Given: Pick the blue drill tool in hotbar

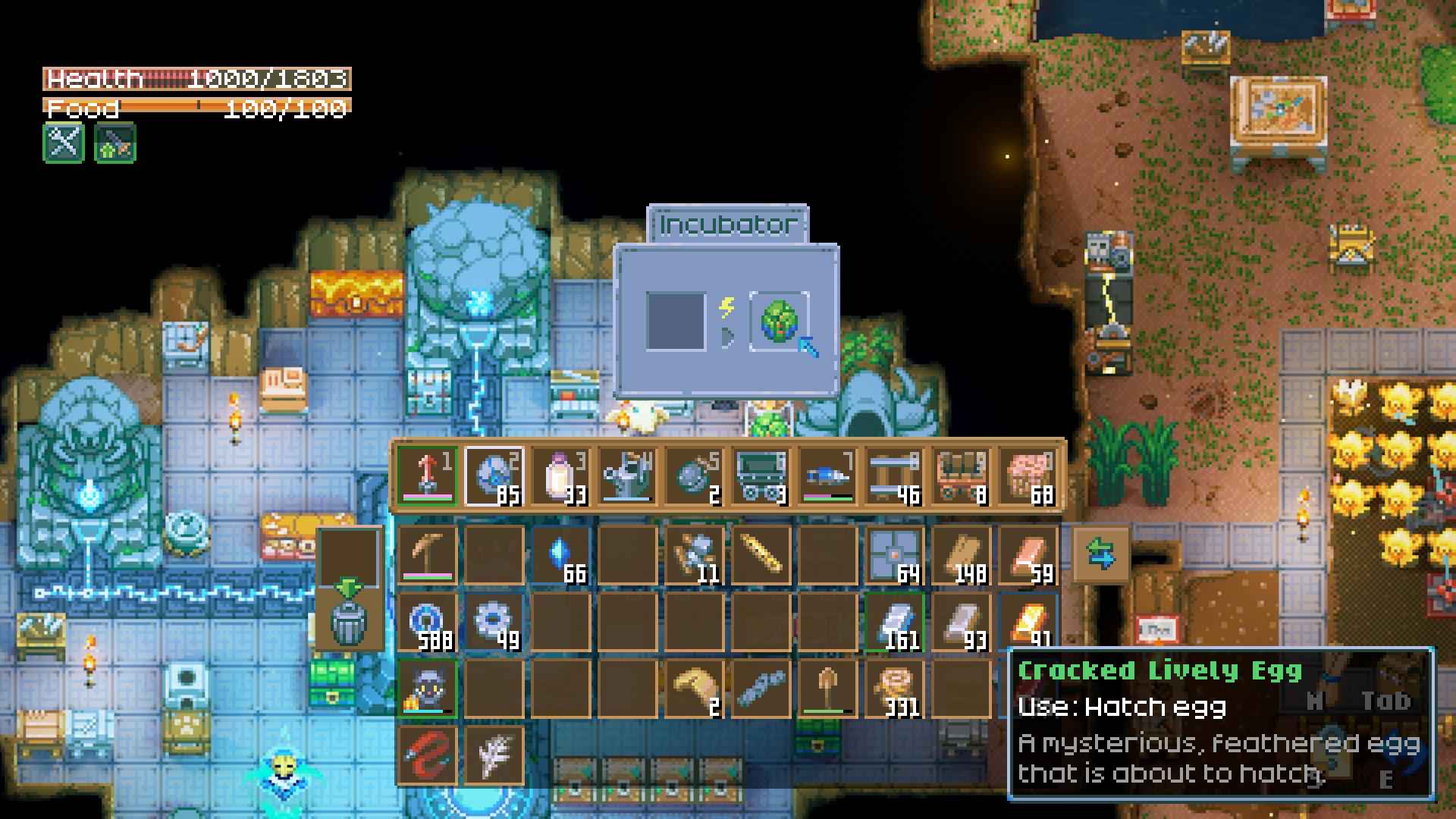Looking at the screenshot, I should click(x=827, y=475).
